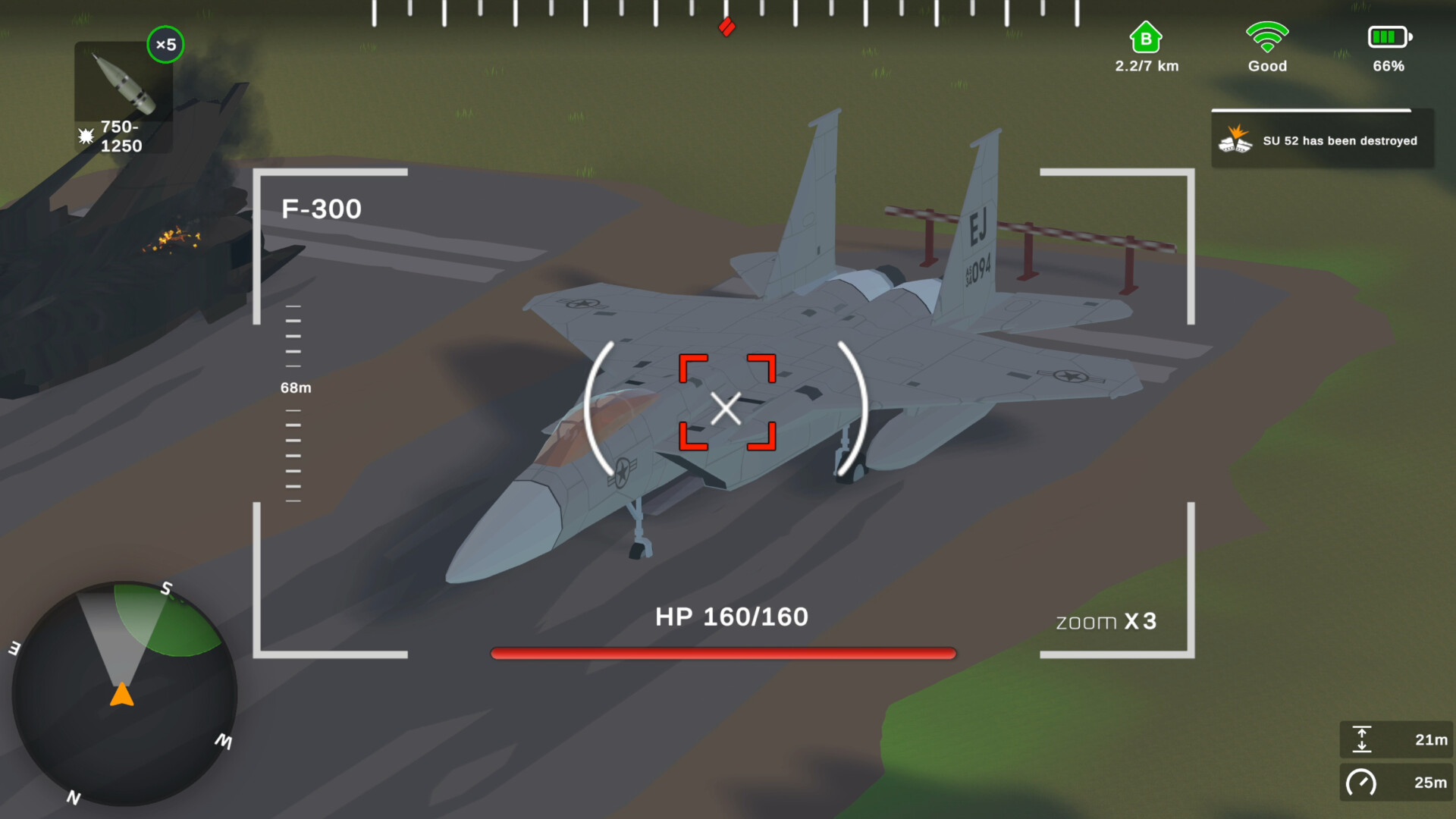Viewport: 1456px width, 819px height.
Task: Click the red health progress bar
Action: [723, 652]
